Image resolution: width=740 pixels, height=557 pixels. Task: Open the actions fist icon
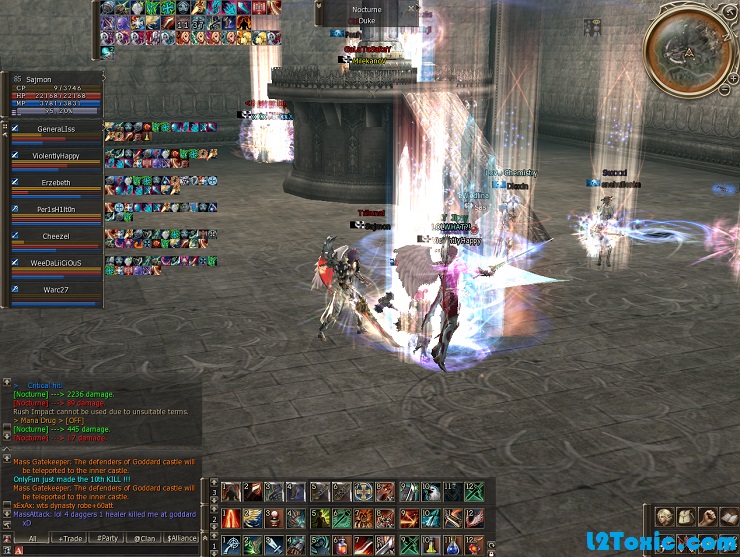coord(707,516)
